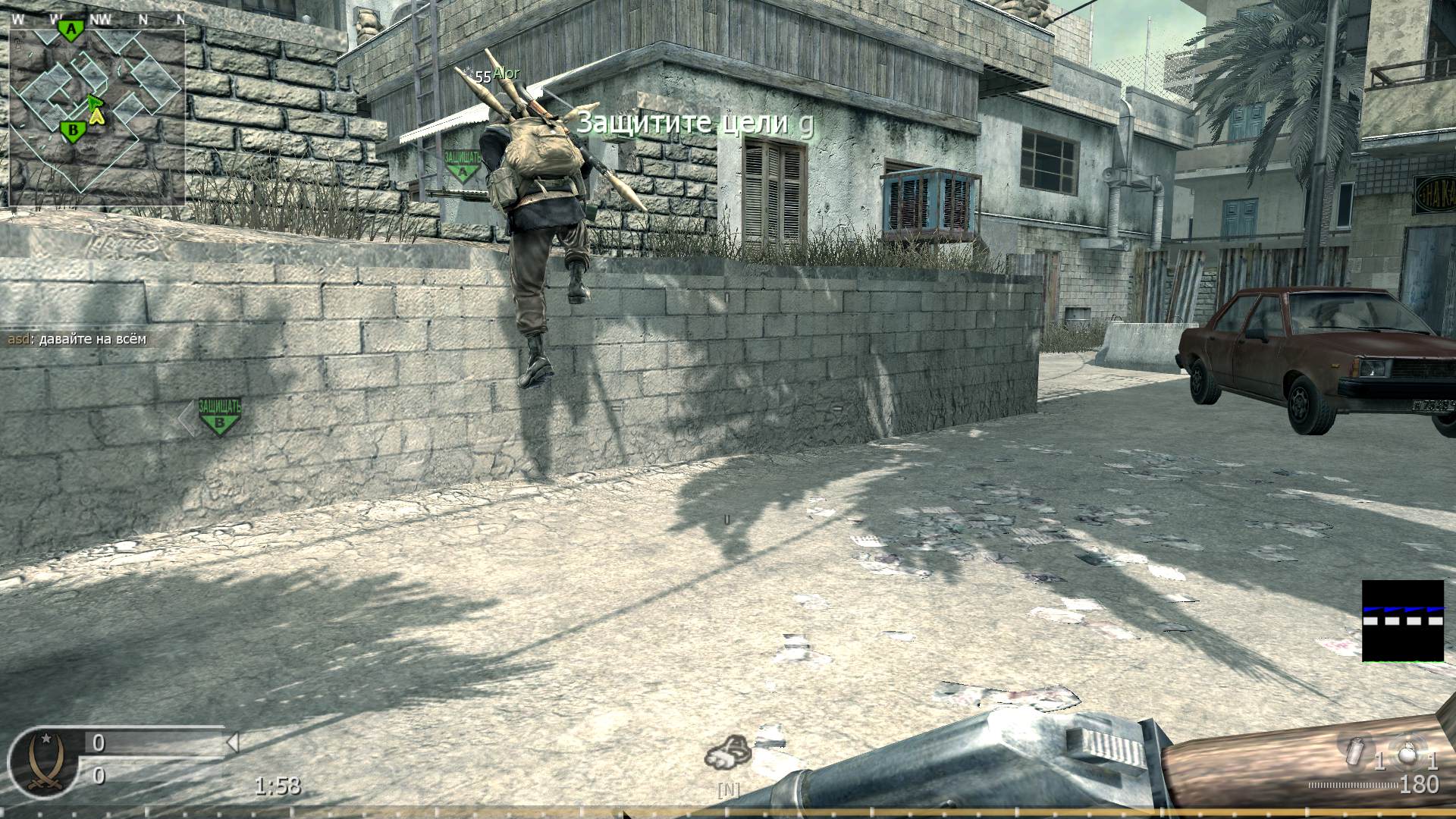Click the W letter on the compass strip
The image size is (1456, 819).
pyautogui.click(x=18, y=17)
